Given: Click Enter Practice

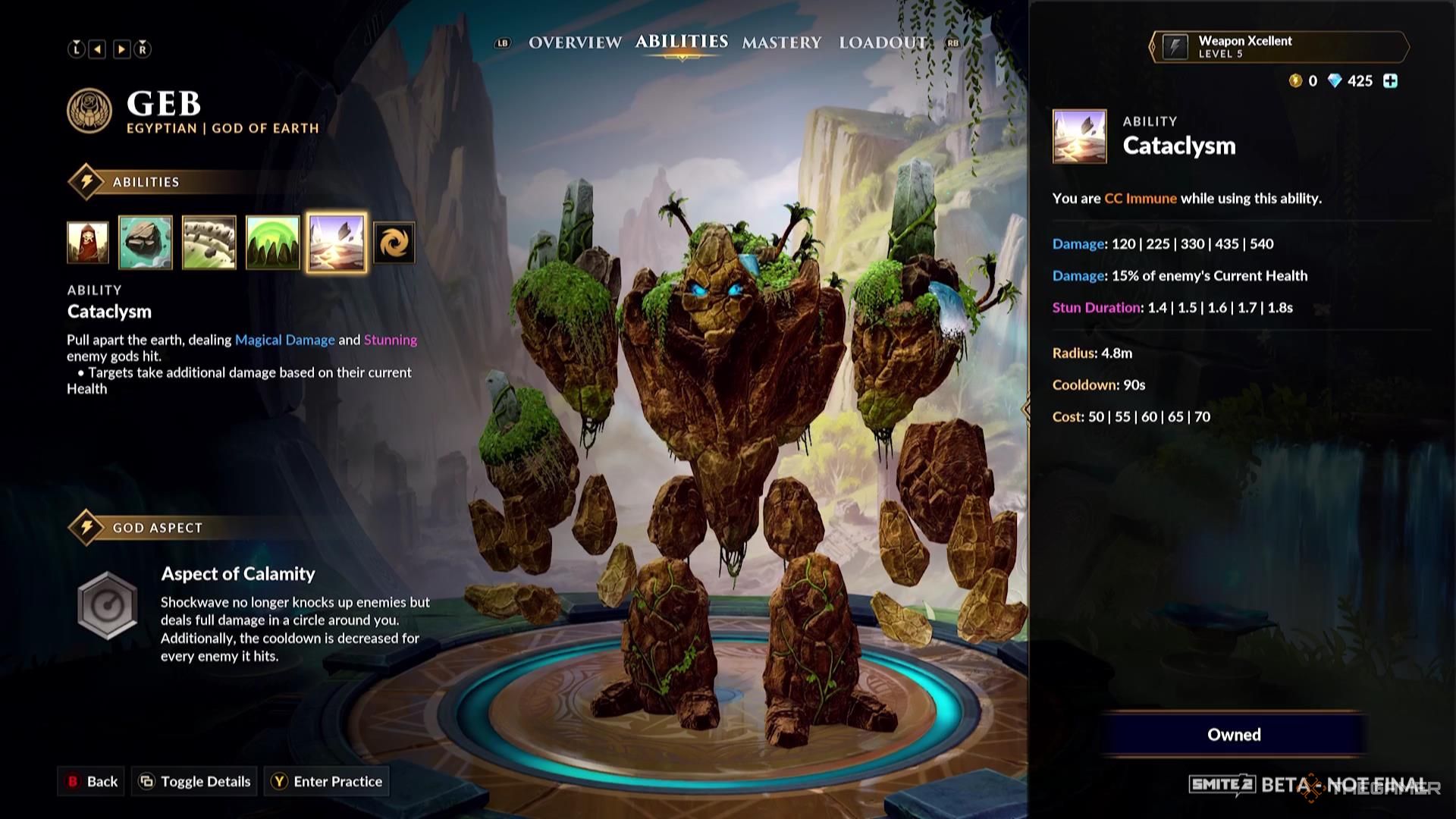Looking at the screenshot, I should (326, 781).
